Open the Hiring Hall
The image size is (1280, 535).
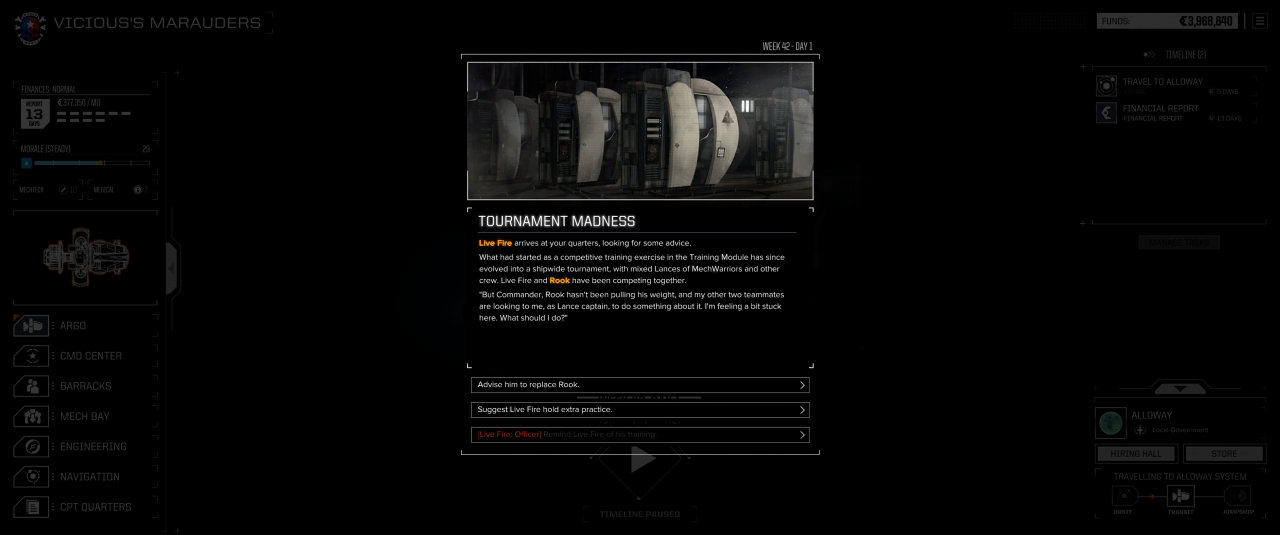click(1136, 454)
